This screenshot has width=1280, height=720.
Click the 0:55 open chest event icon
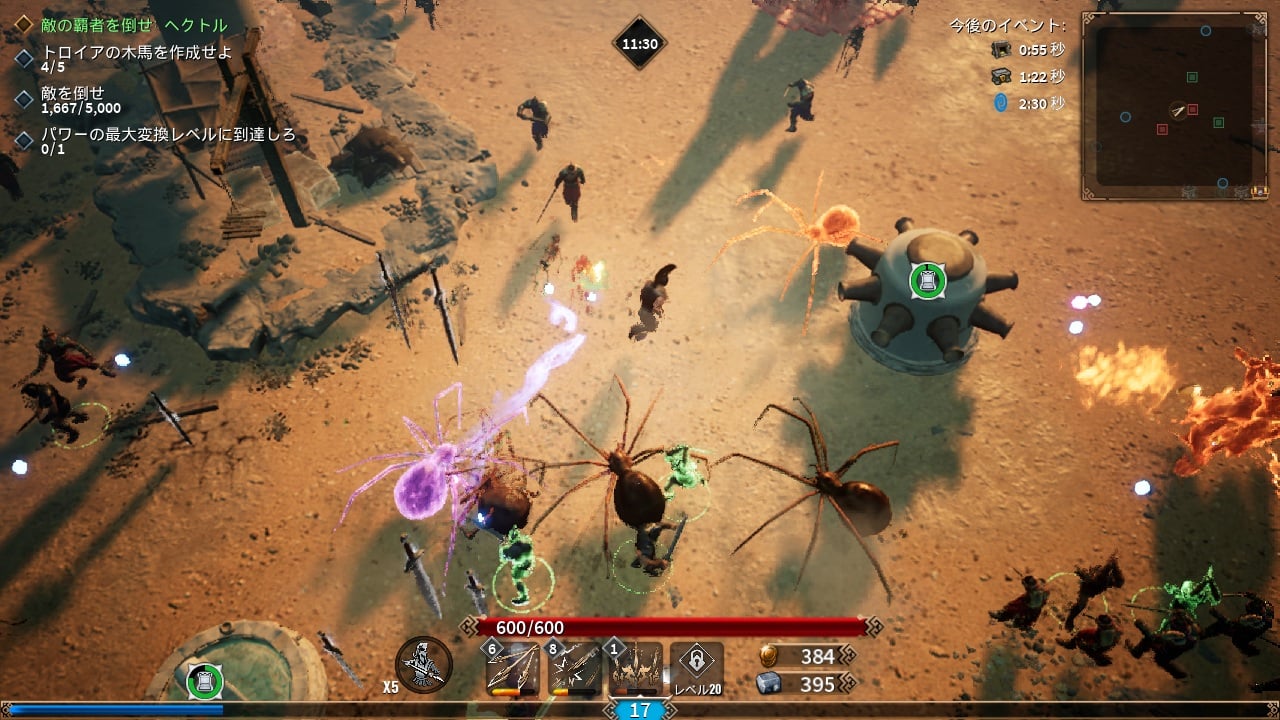click(x=1000, y=49)
